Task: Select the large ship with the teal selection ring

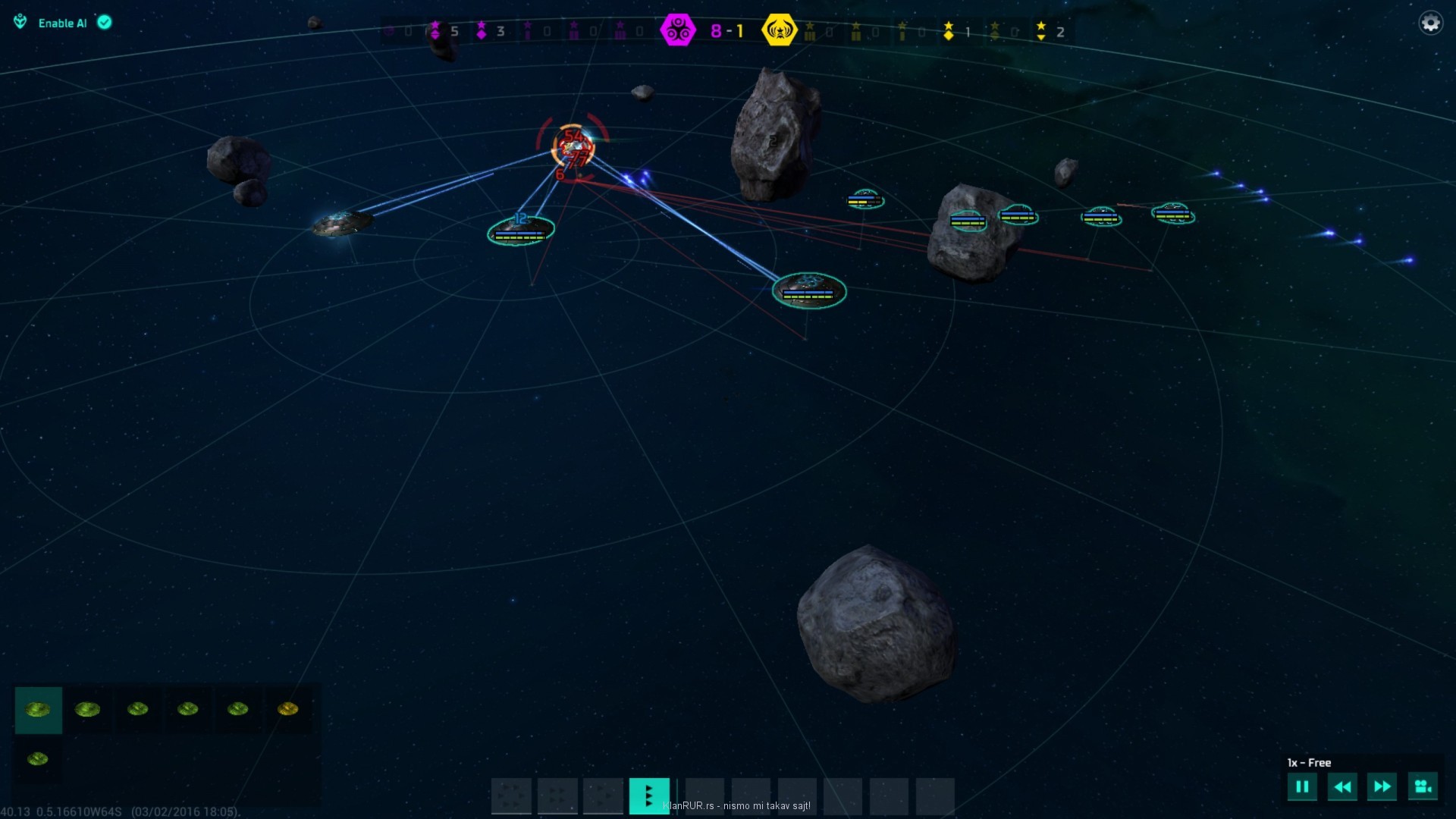Action: (x=809, y=290)
